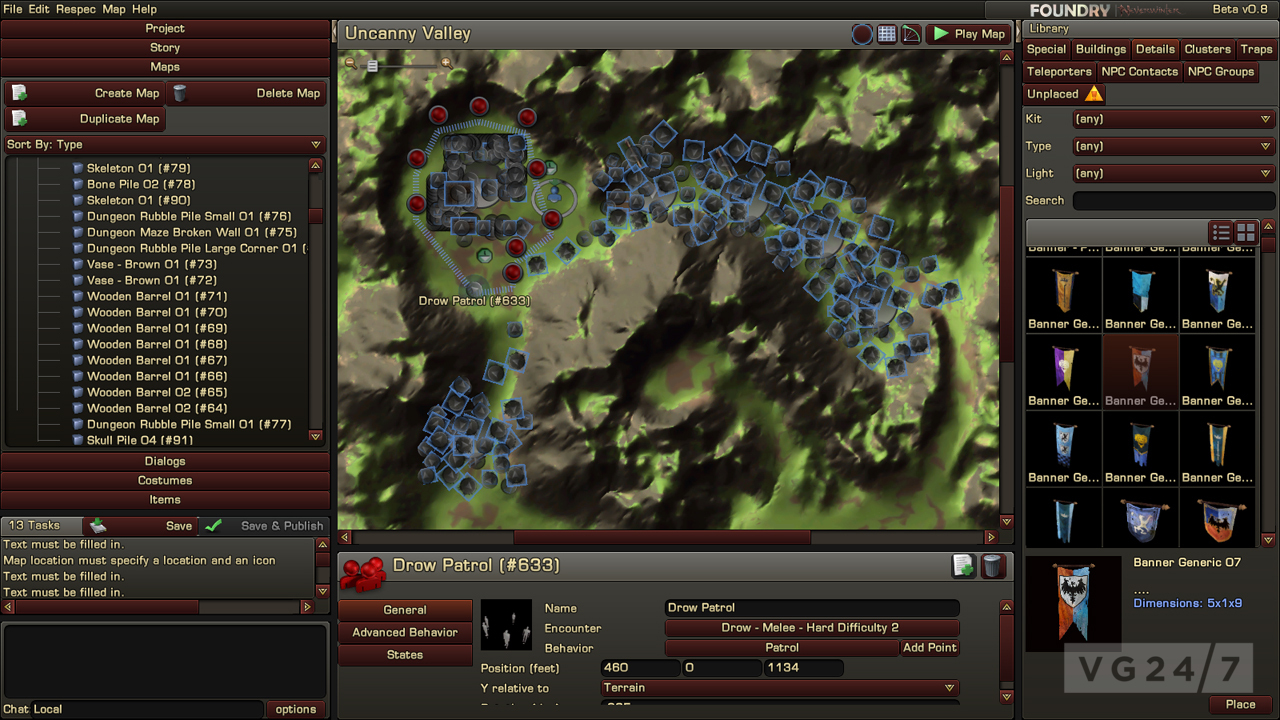The image size is (1280, 720).
Task: Open the Duplicate Map icon
Action: click(x=20, y=118)
